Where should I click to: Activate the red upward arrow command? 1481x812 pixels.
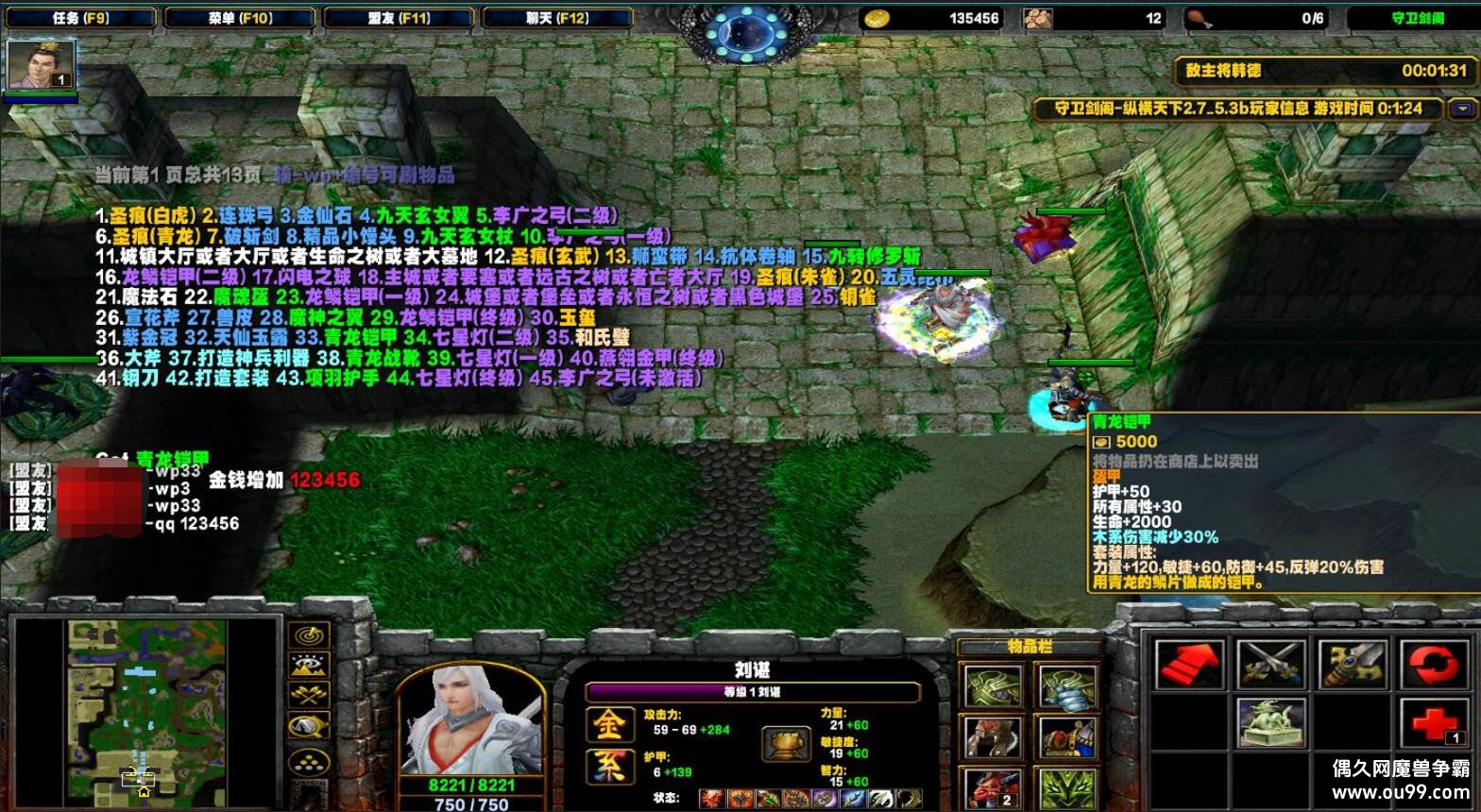pyautogui.click(x=1190, y=665)
